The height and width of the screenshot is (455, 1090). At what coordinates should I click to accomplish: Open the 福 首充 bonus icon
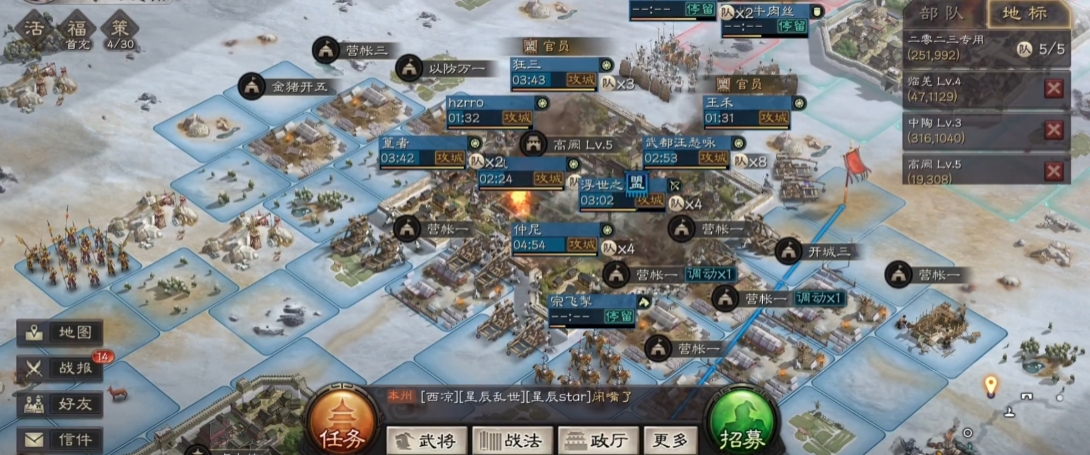click(x=76, y=27)
